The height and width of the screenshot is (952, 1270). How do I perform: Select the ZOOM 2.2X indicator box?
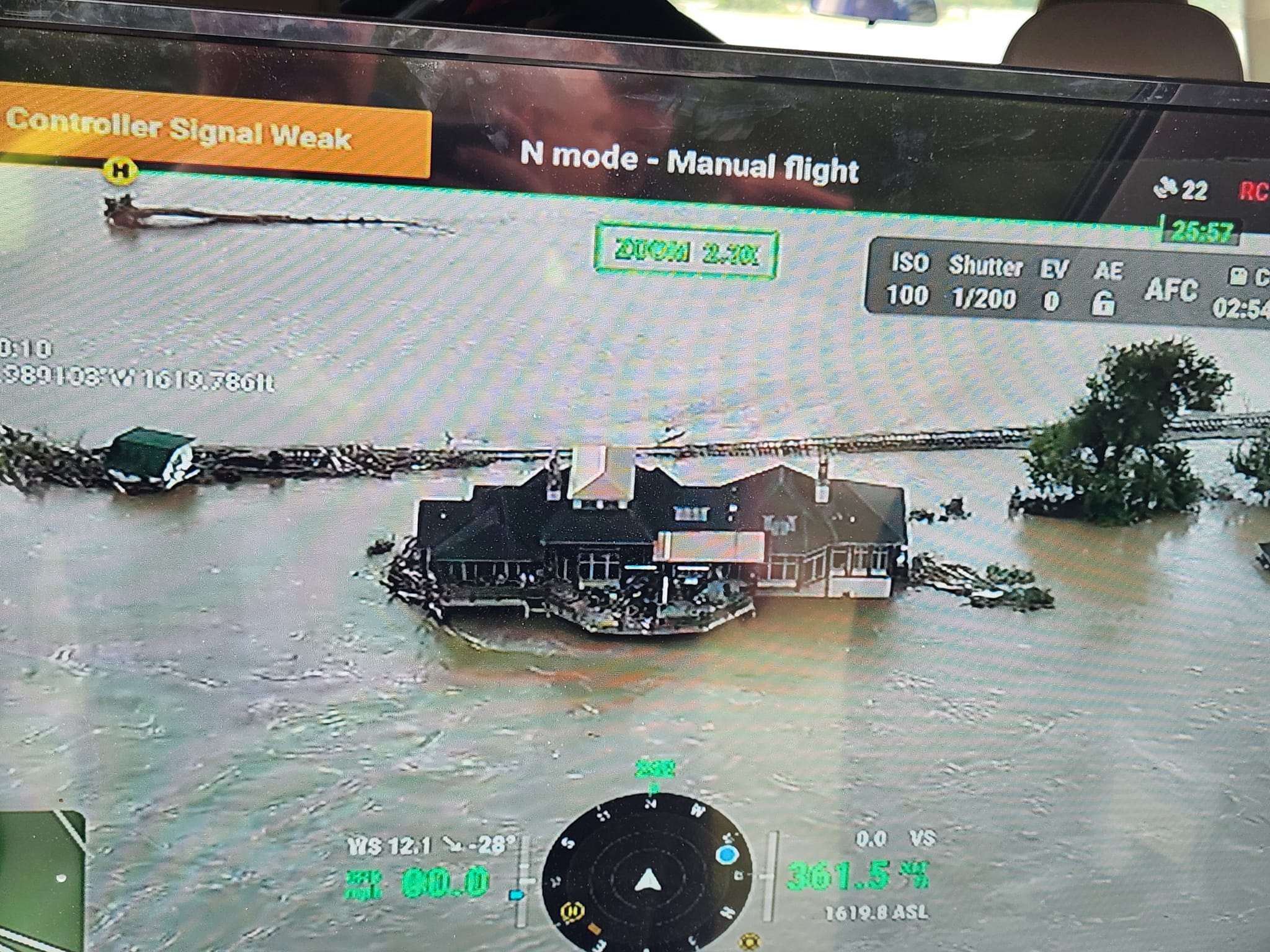pyautogui.click(x=686, y=252)
